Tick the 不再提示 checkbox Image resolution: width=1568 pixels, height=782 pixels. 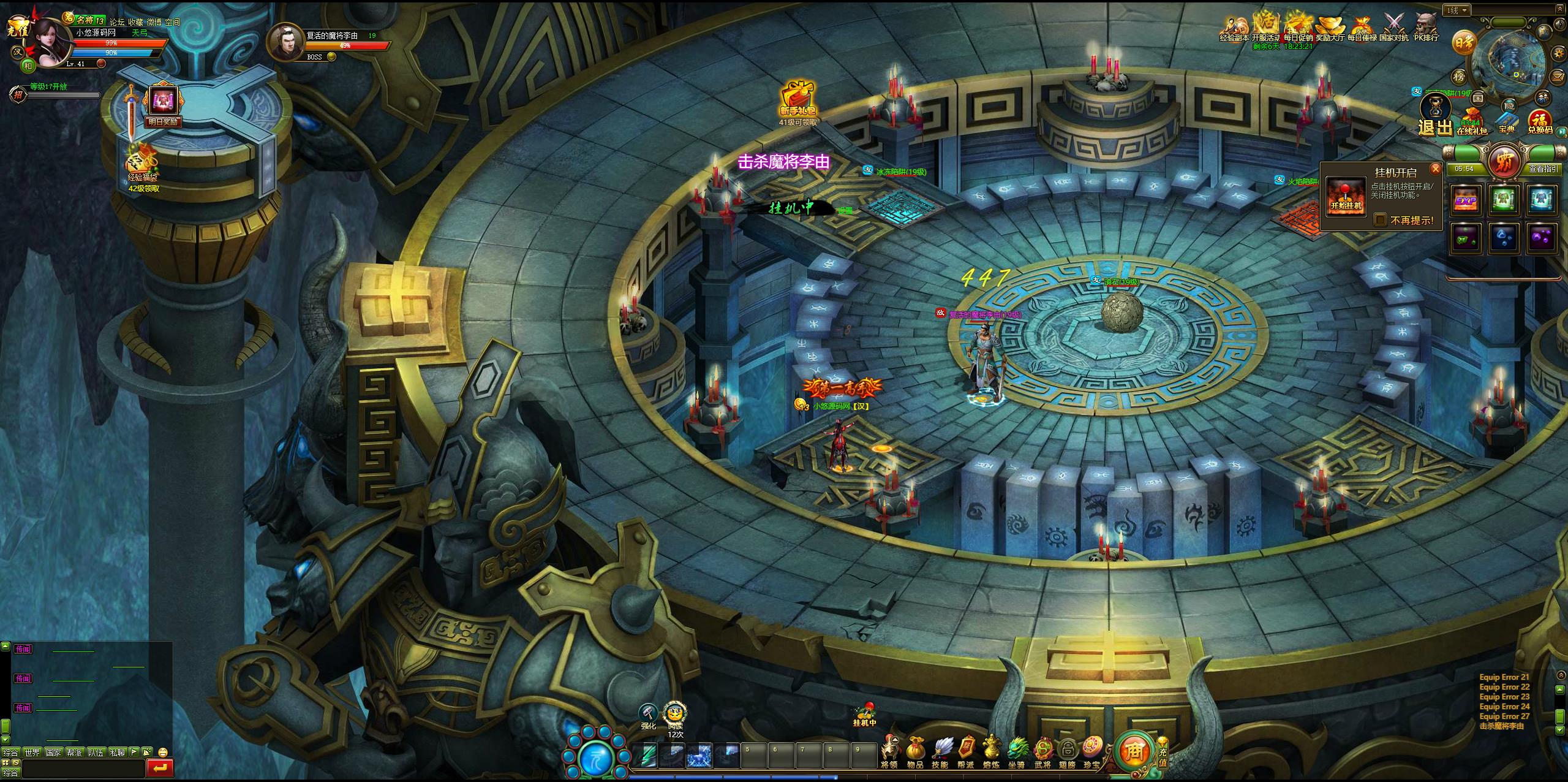(1380, 220)
